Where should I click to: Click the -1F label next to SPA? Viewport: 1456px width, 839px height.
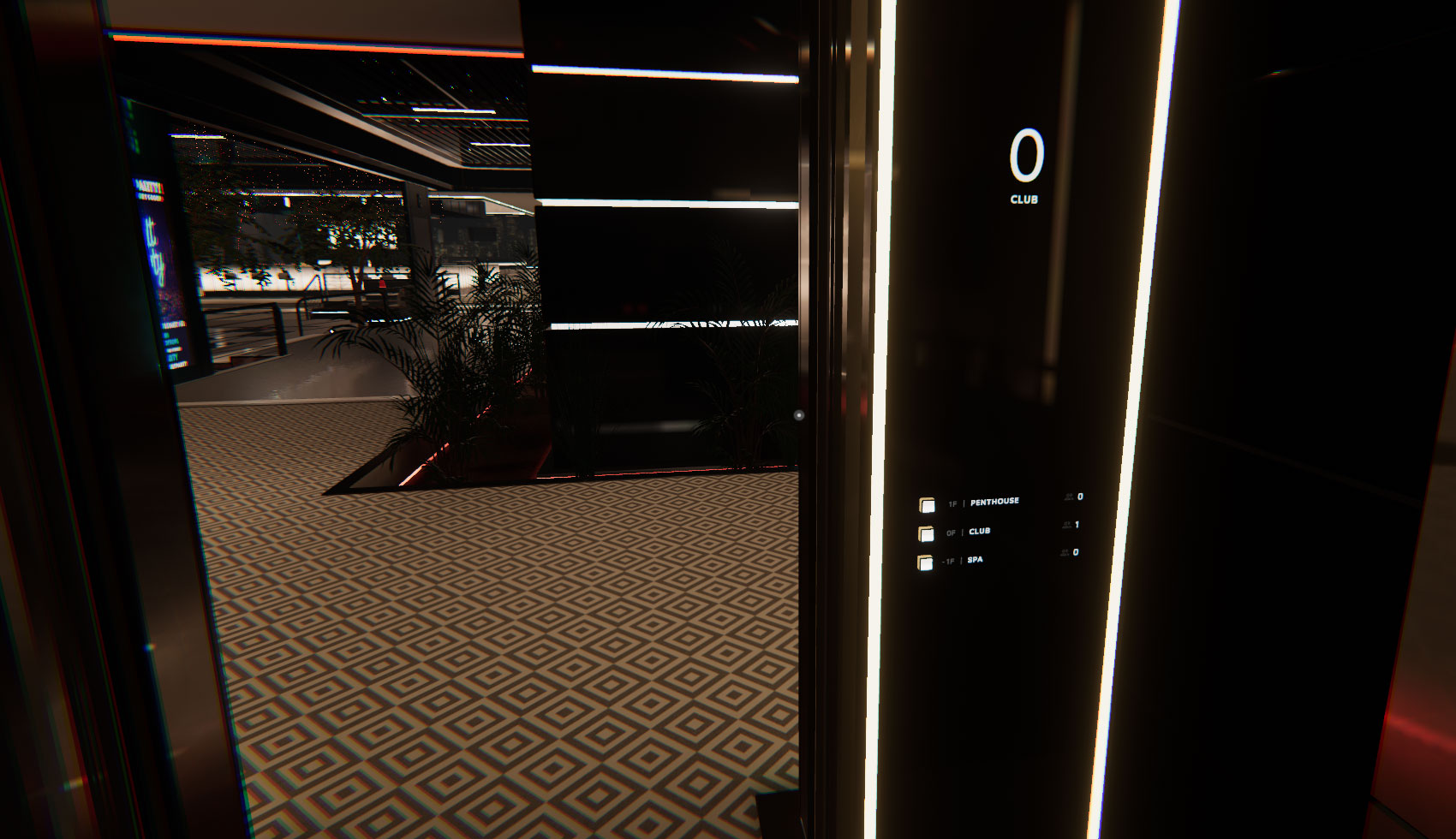click(x=946, y=561)
